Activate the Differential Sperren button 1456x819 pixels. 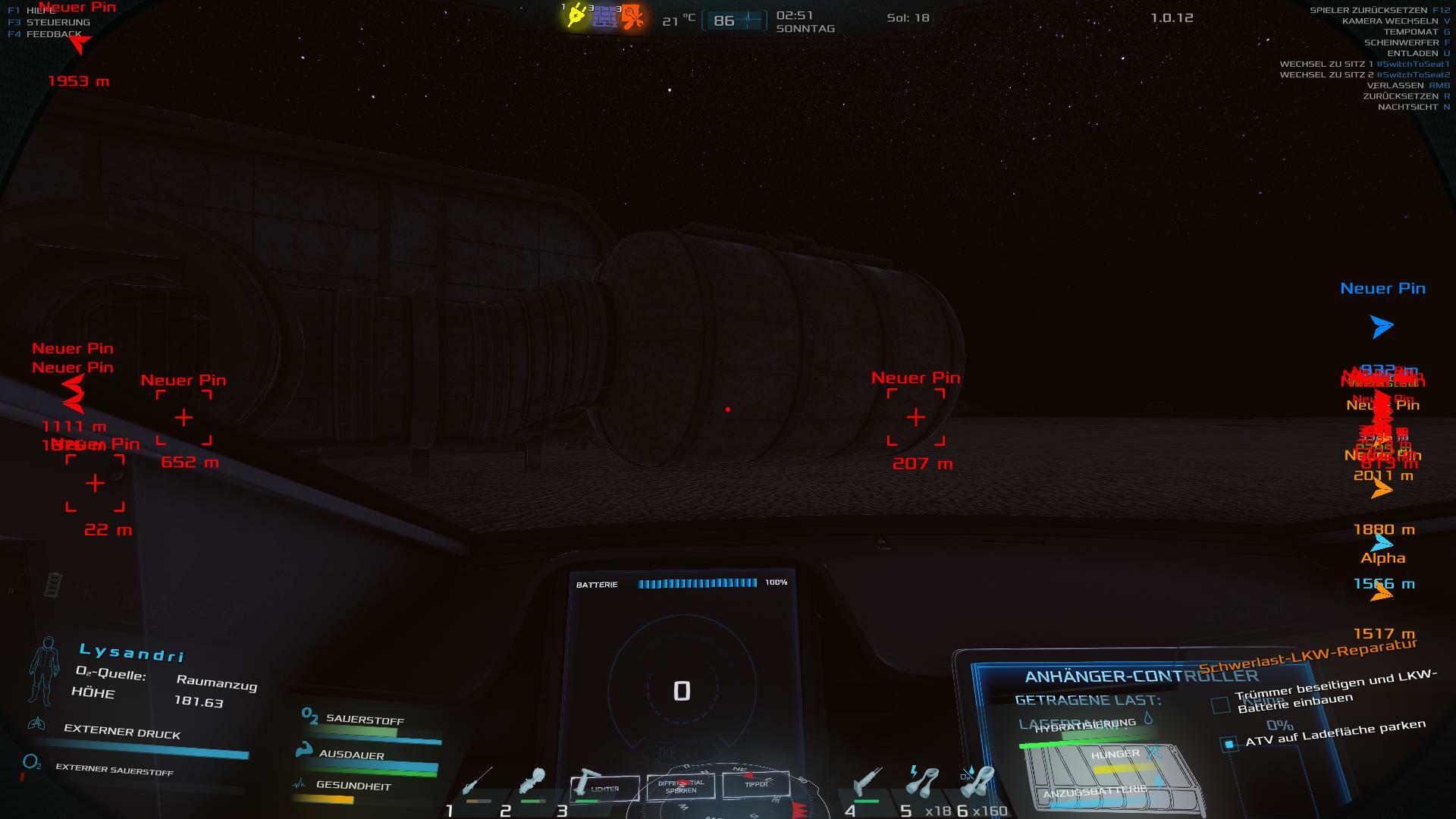pyautogui.click(x=680, y=786)
